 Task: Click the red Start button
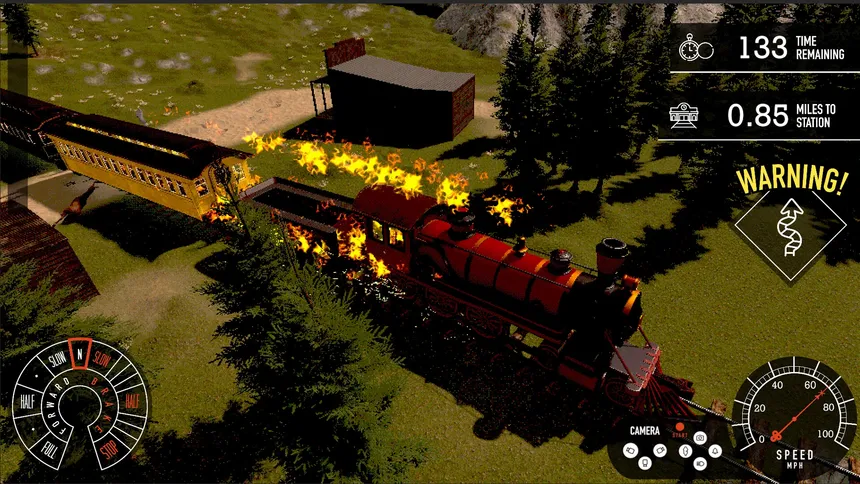tap(679, 427)
